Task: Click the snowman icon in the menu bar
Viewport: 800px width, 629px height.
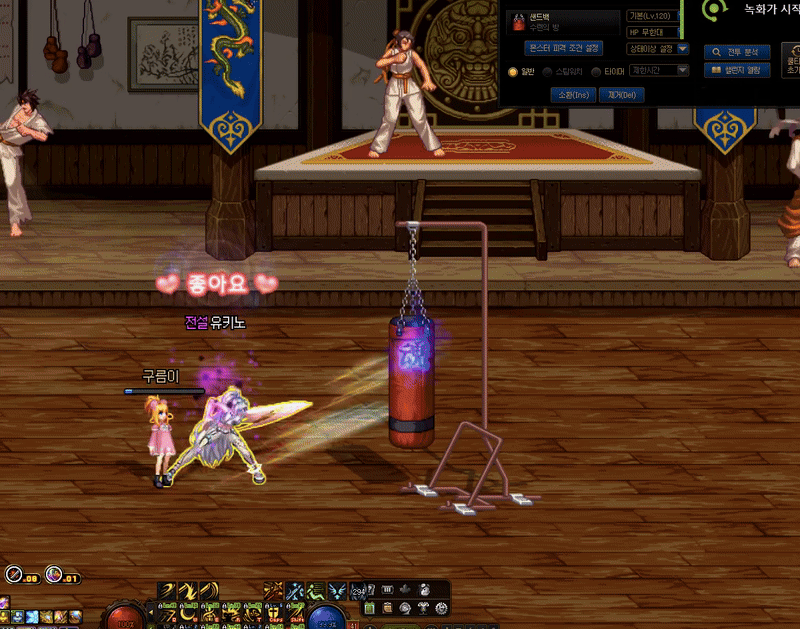Action: point(425,590)
